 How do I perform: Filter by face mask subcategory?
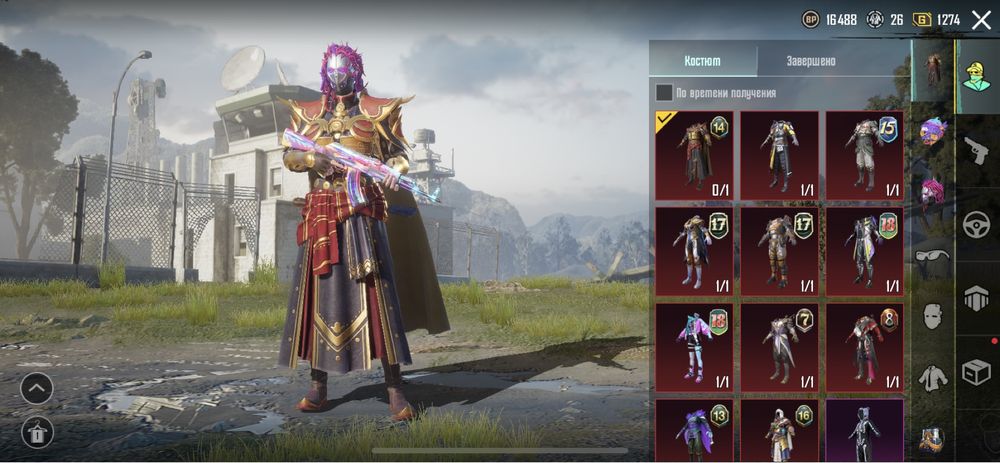[x=932, y=316]
